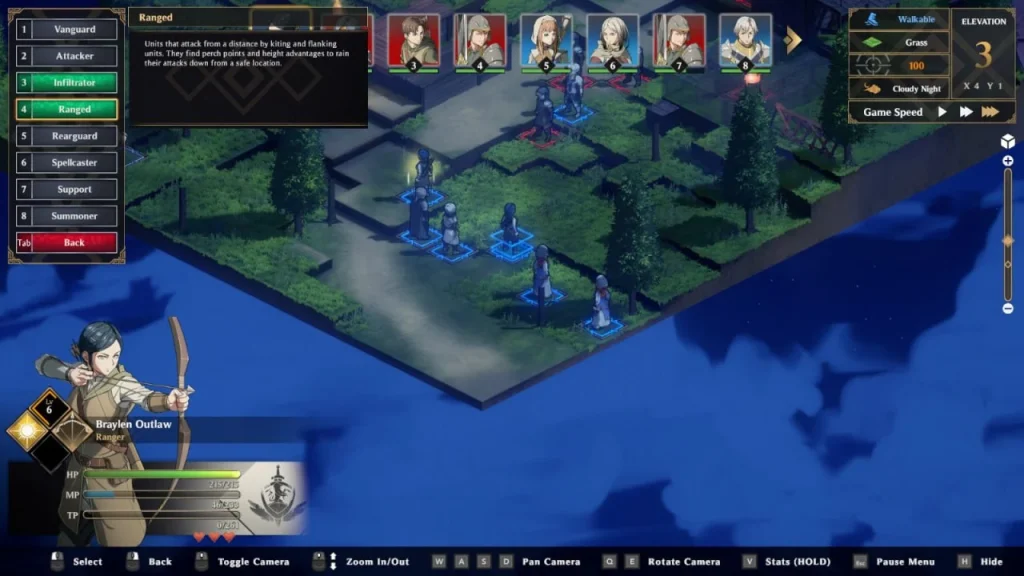
Task: Select the Ranged category button
Action: (x=74, y=109)
